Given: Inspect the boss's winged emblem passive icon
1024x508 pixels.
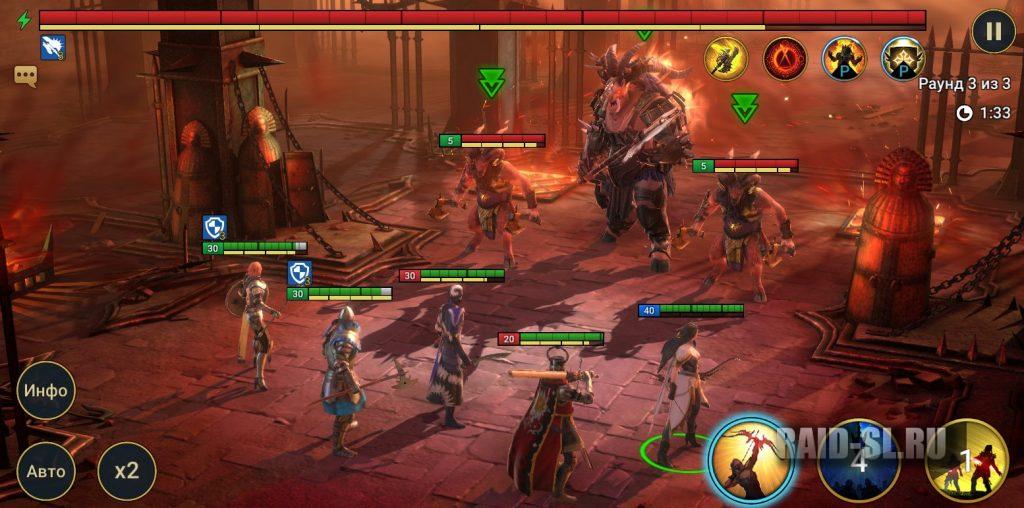Looking at the screenshot, I should [903, 58].
